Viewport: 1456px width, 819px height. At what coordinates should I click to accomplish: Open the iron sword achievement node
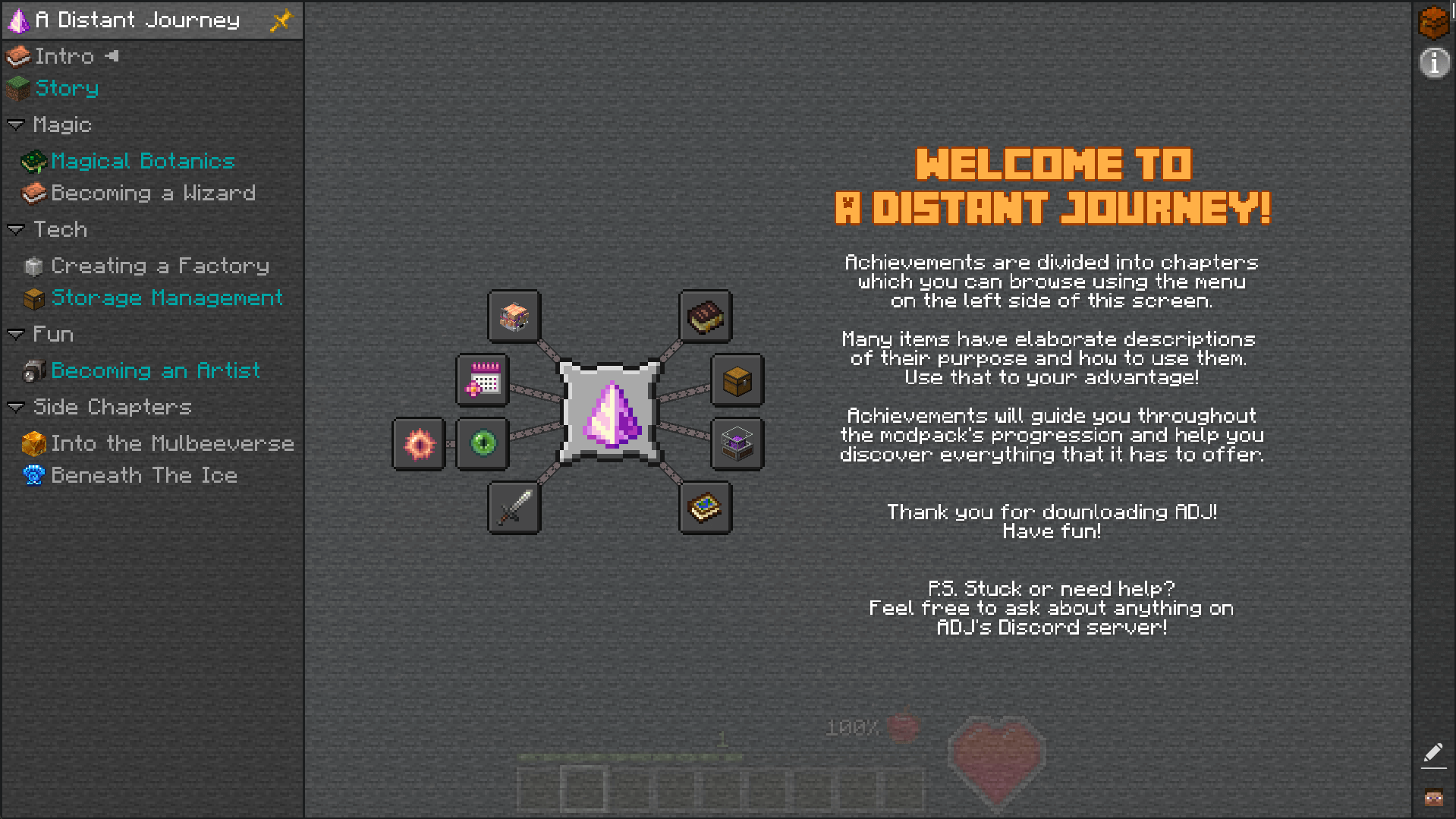513,508
